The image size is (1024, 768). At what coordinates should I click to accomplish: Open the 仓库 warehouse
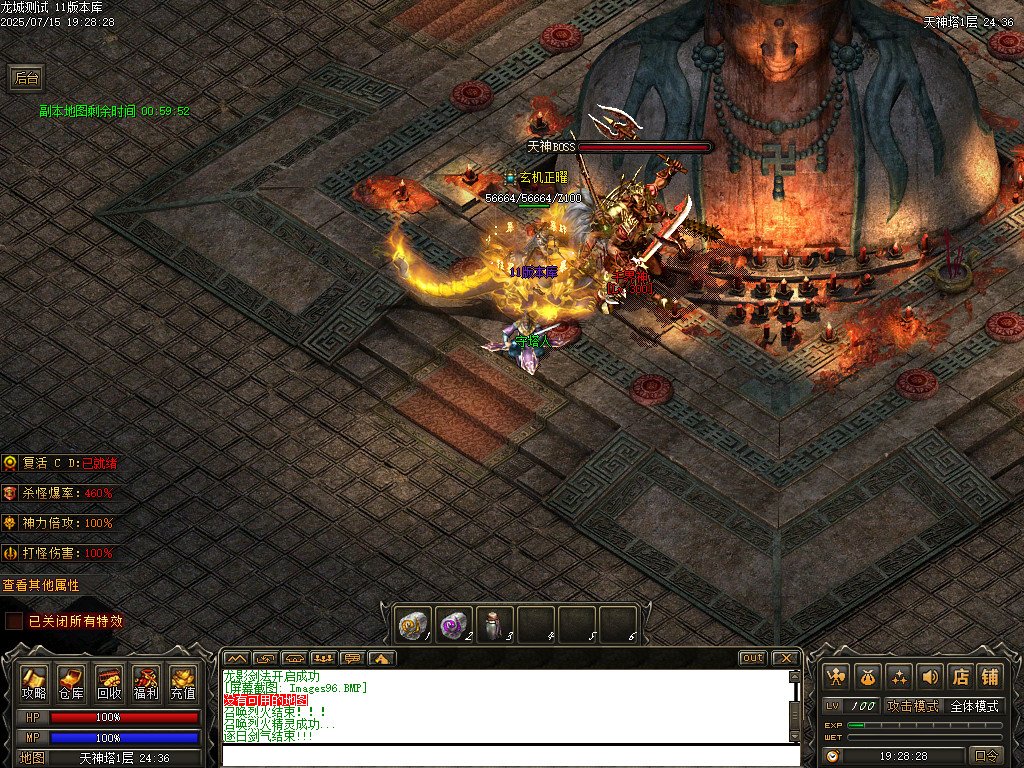(x=71, y=682)
